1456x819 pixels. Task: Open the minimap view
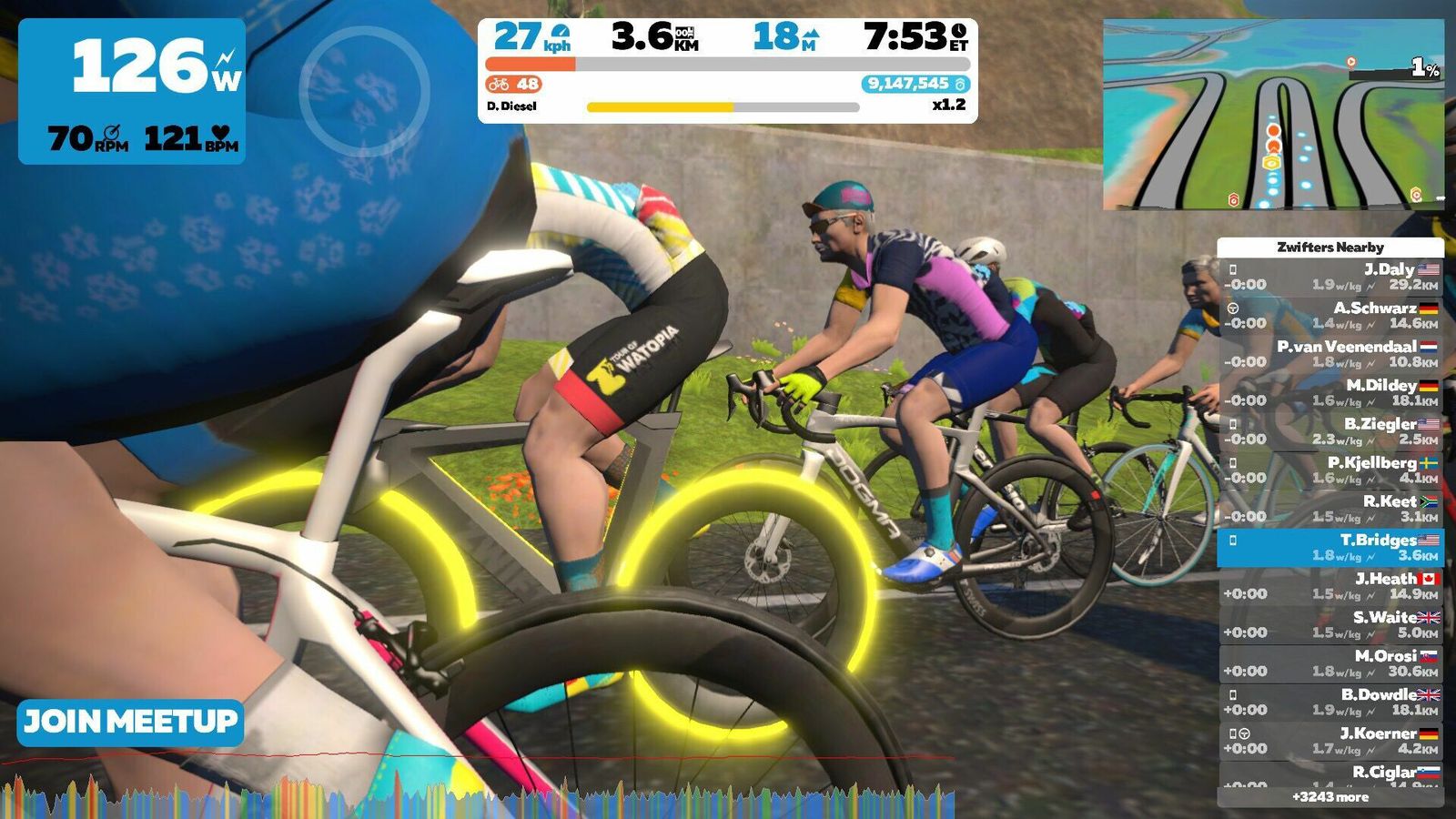[1272, 115]
